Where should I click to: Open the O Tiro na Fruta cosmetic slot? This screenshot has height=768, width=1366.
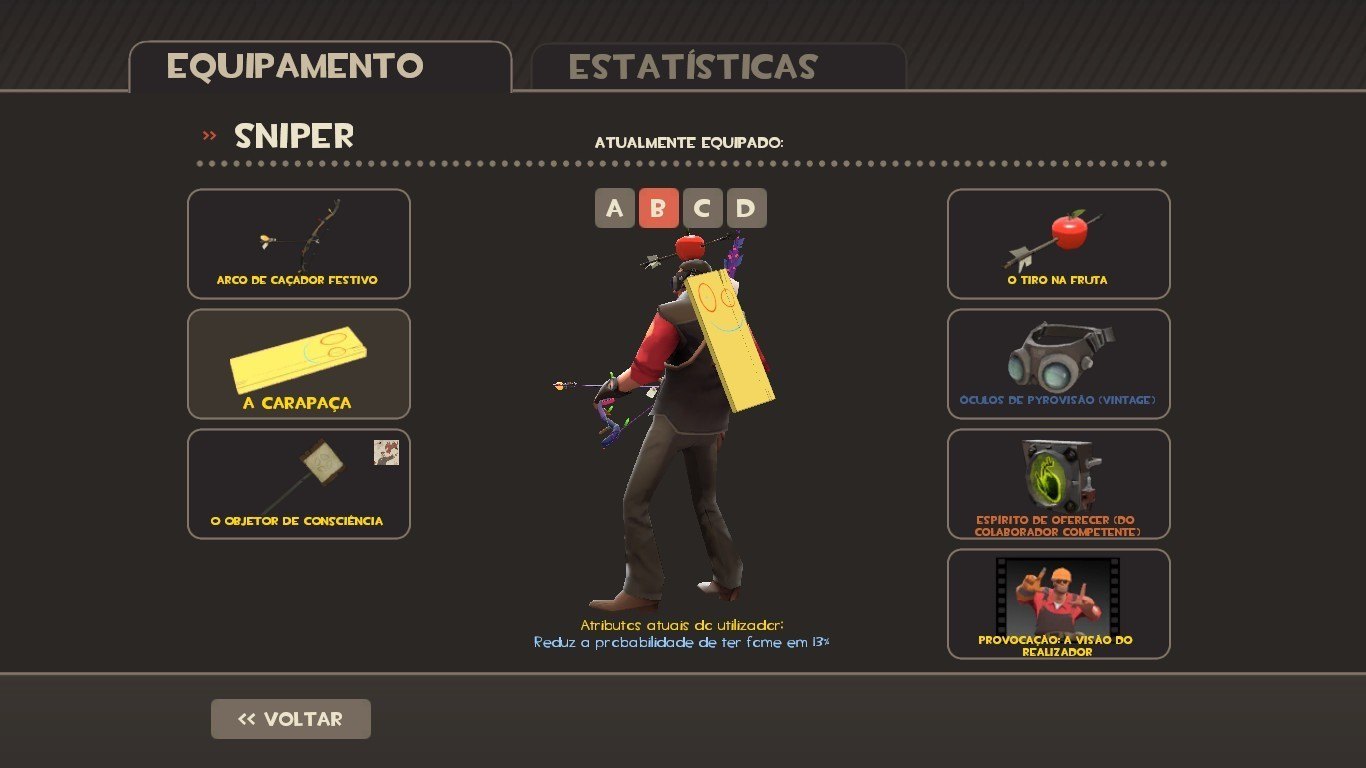click(x=1058, y=244)
